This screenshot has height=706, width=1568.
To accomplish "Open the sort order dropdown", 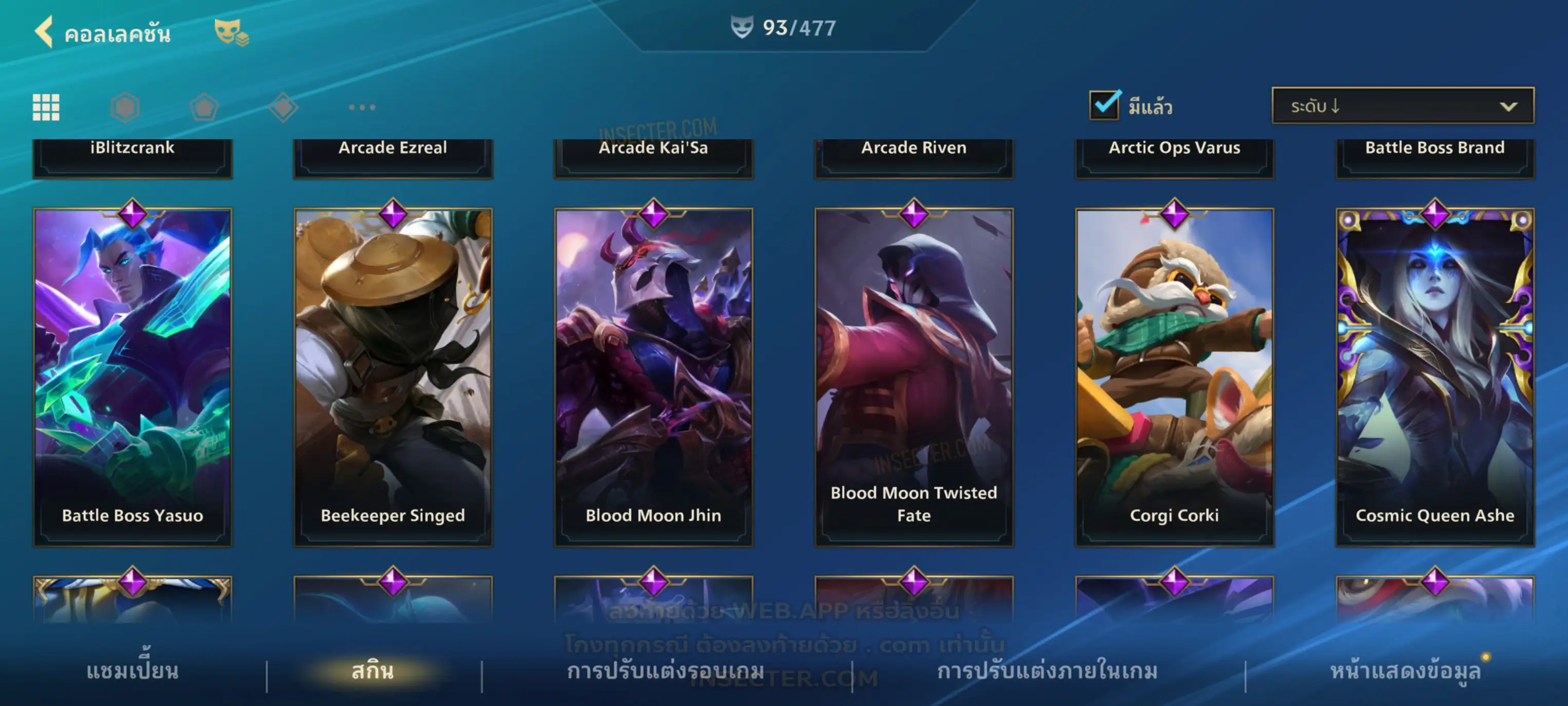I will pyautogui.click(x=1403, y=106).
